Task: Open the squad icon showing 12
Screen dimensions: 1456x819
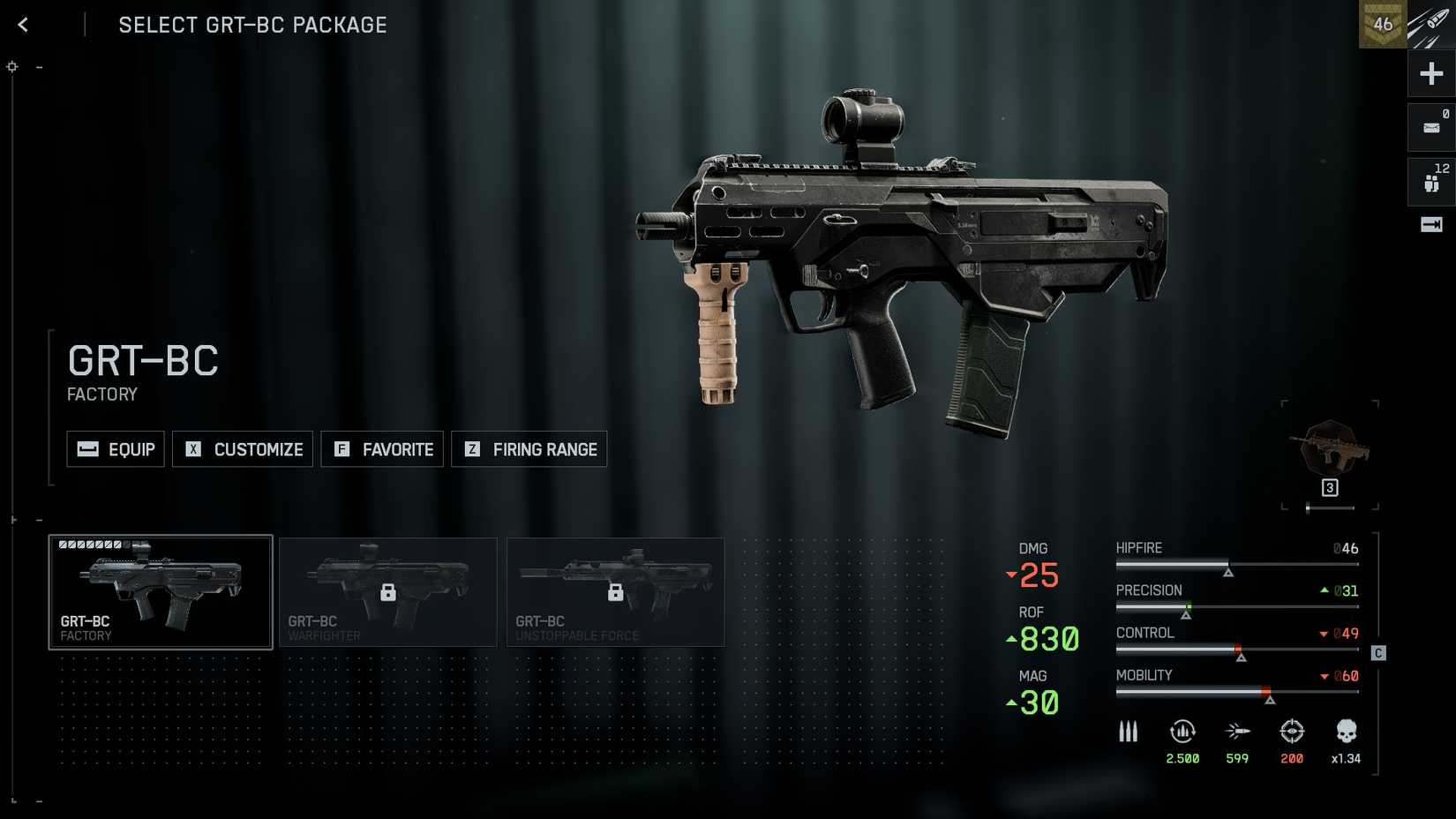Action: coord(1431,182)
